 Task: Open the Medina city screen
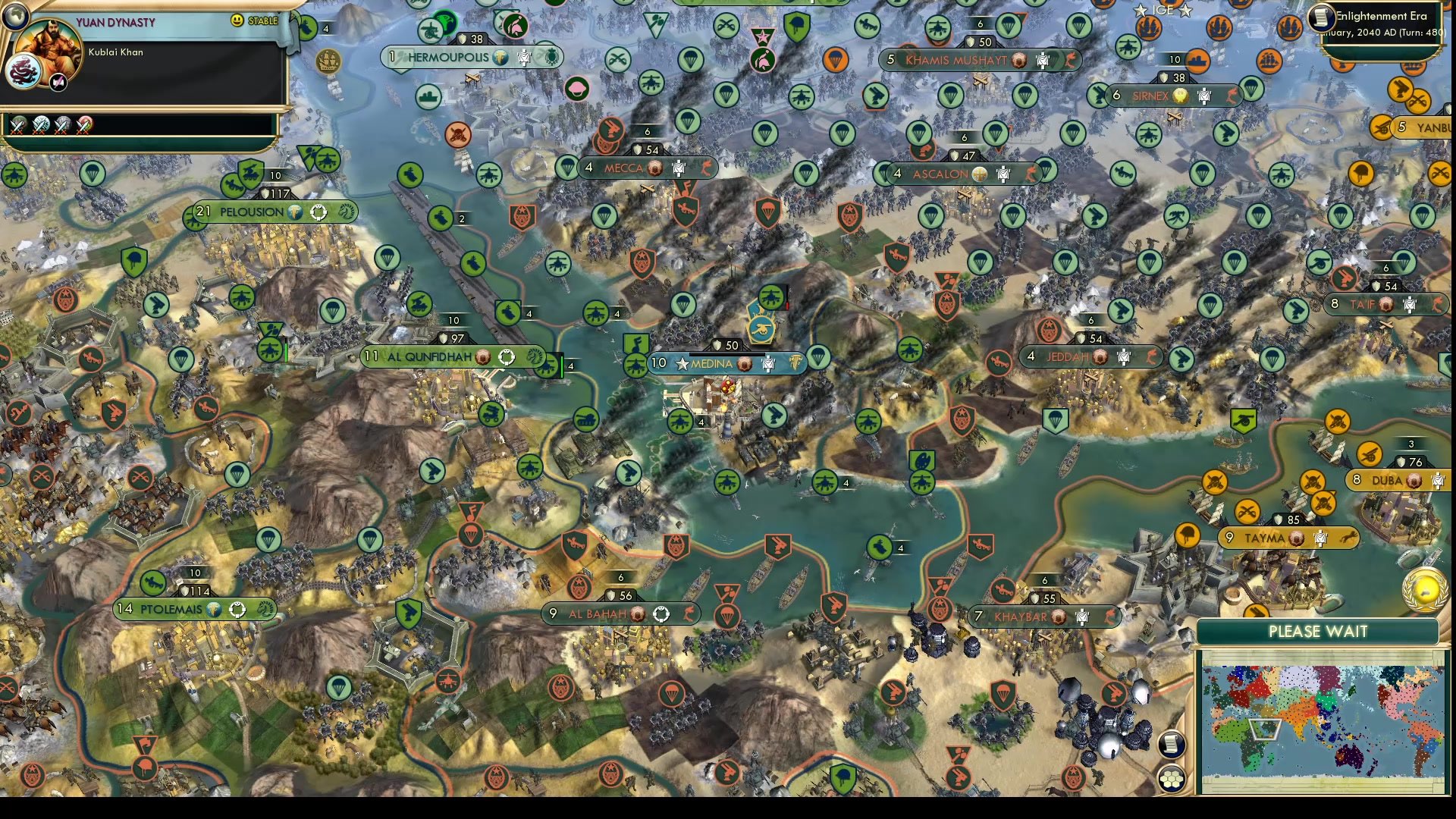(711, 364)
